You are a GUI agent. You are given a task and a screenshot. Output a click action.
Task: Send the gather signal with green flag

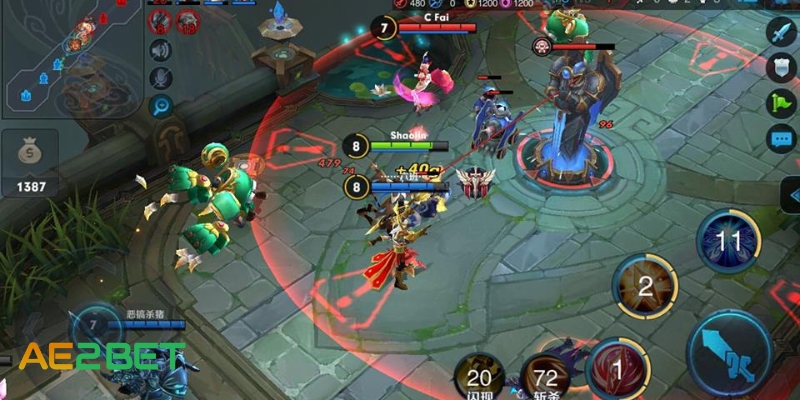780,103
